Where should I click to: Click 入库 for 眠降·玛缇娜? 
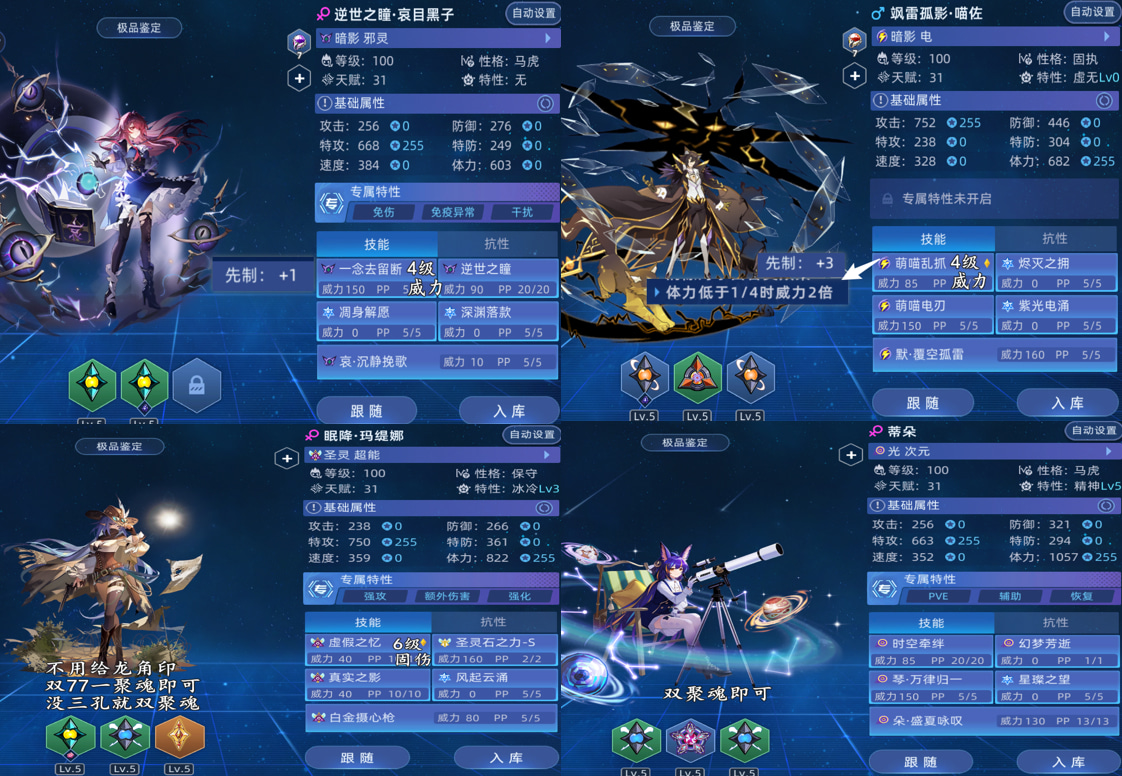506,758
